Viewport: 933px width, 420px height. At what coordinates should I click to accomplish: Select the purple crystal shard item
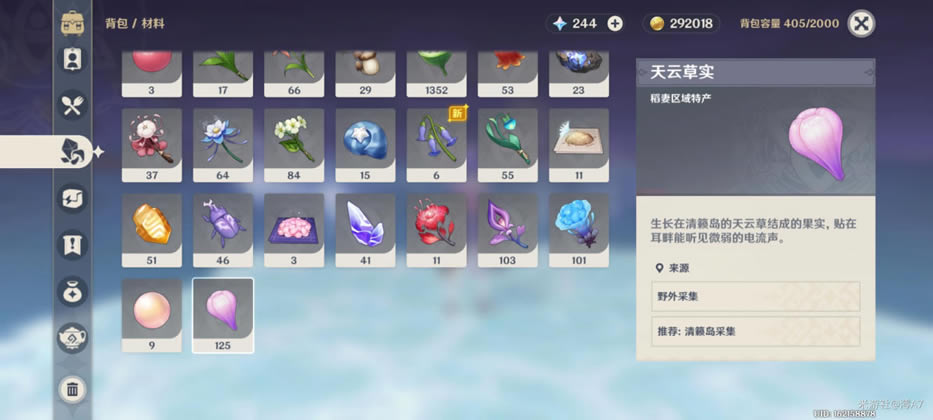pos(365,230)
